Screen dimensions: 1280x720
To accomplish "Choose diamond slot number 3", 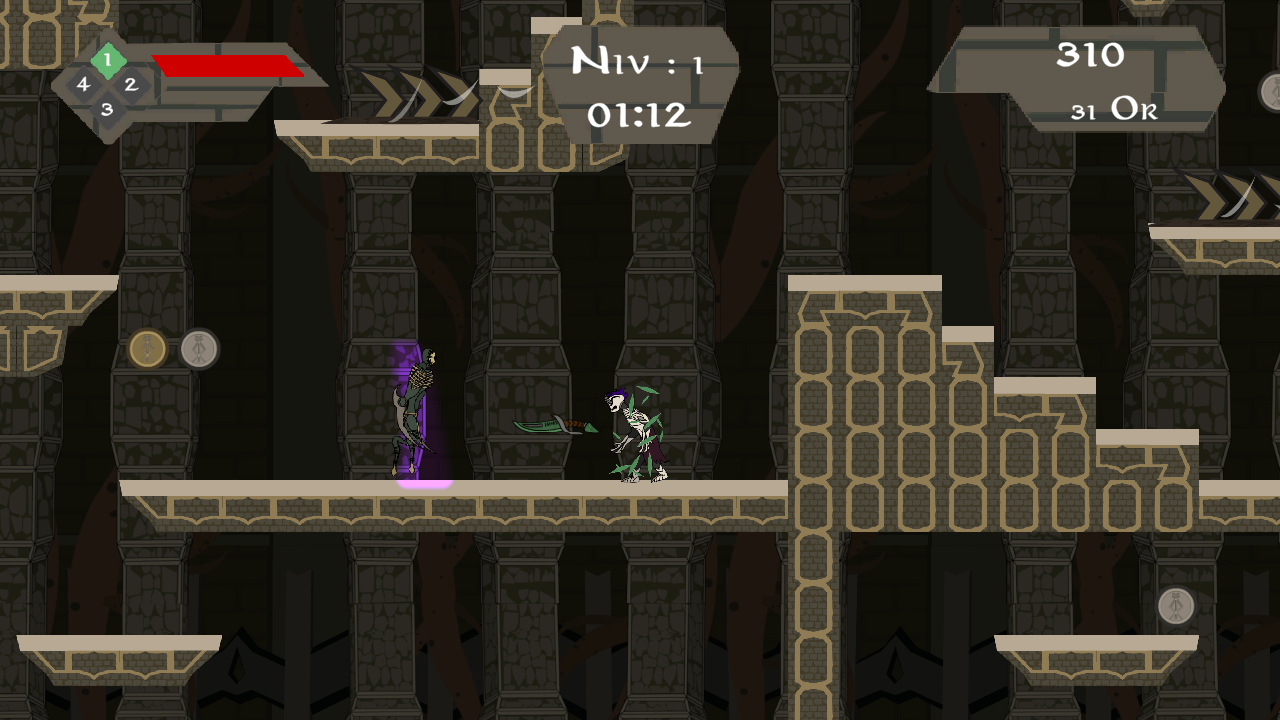I will tap(107, 109).
